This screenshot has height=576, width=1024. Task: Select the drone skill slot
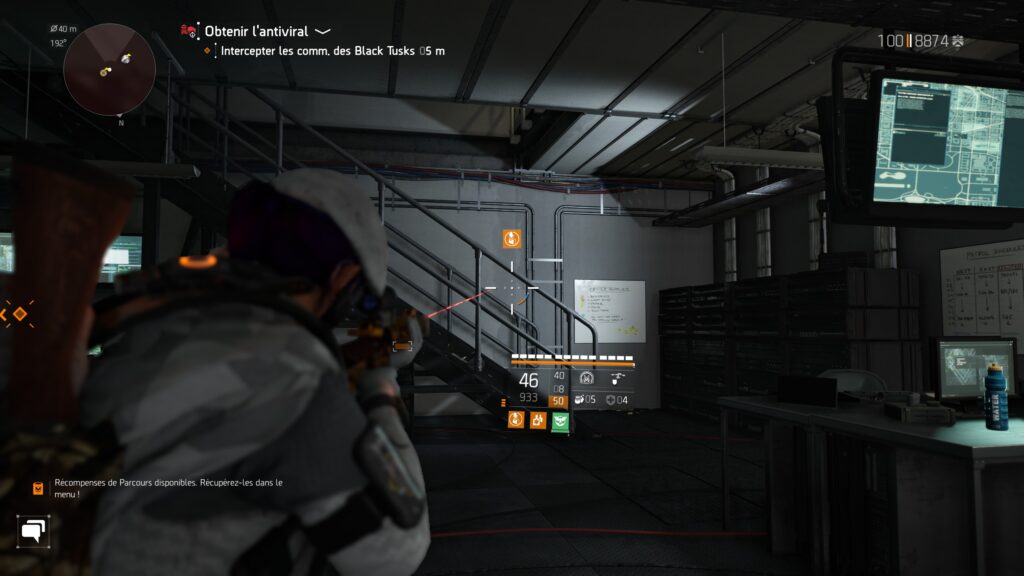[x=619, y=378]
